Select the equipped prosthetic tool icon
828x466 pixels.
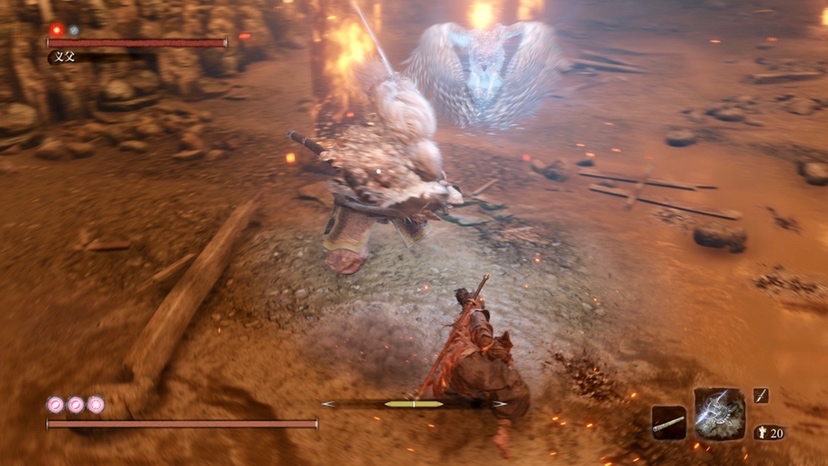coord(719,413)
